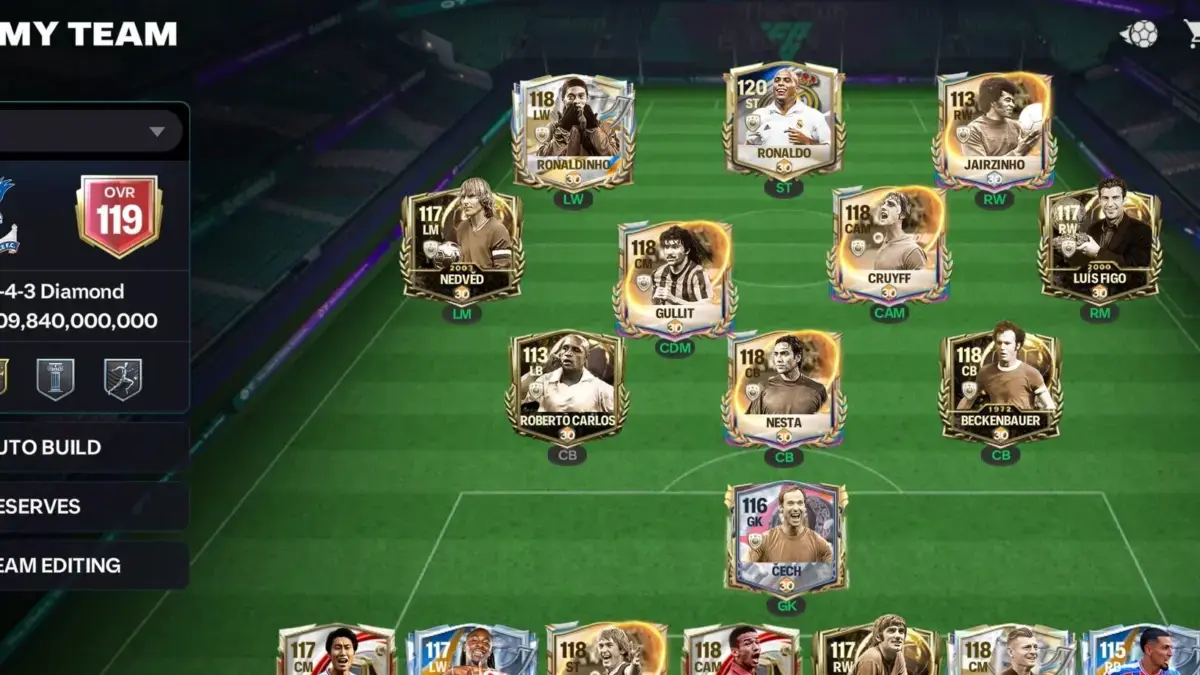Screen dimensions: 1200x675
Task: Open the shopping cart store icon
Action: tap(1191, 34)
